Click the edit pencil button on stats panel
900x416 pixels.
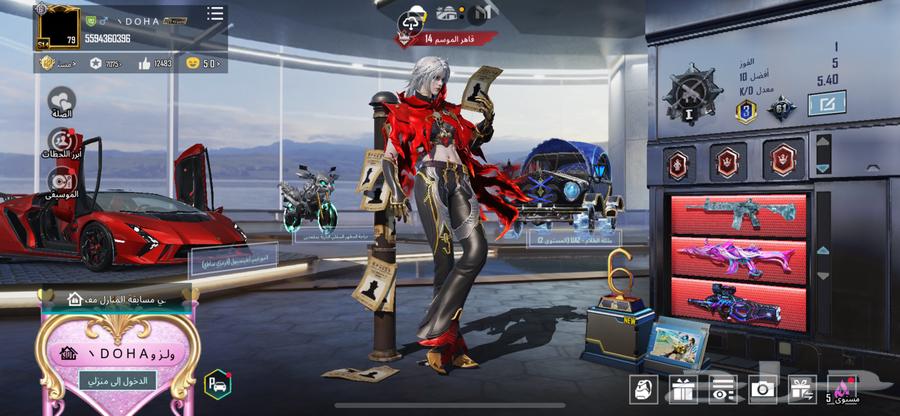pos(826,103)
